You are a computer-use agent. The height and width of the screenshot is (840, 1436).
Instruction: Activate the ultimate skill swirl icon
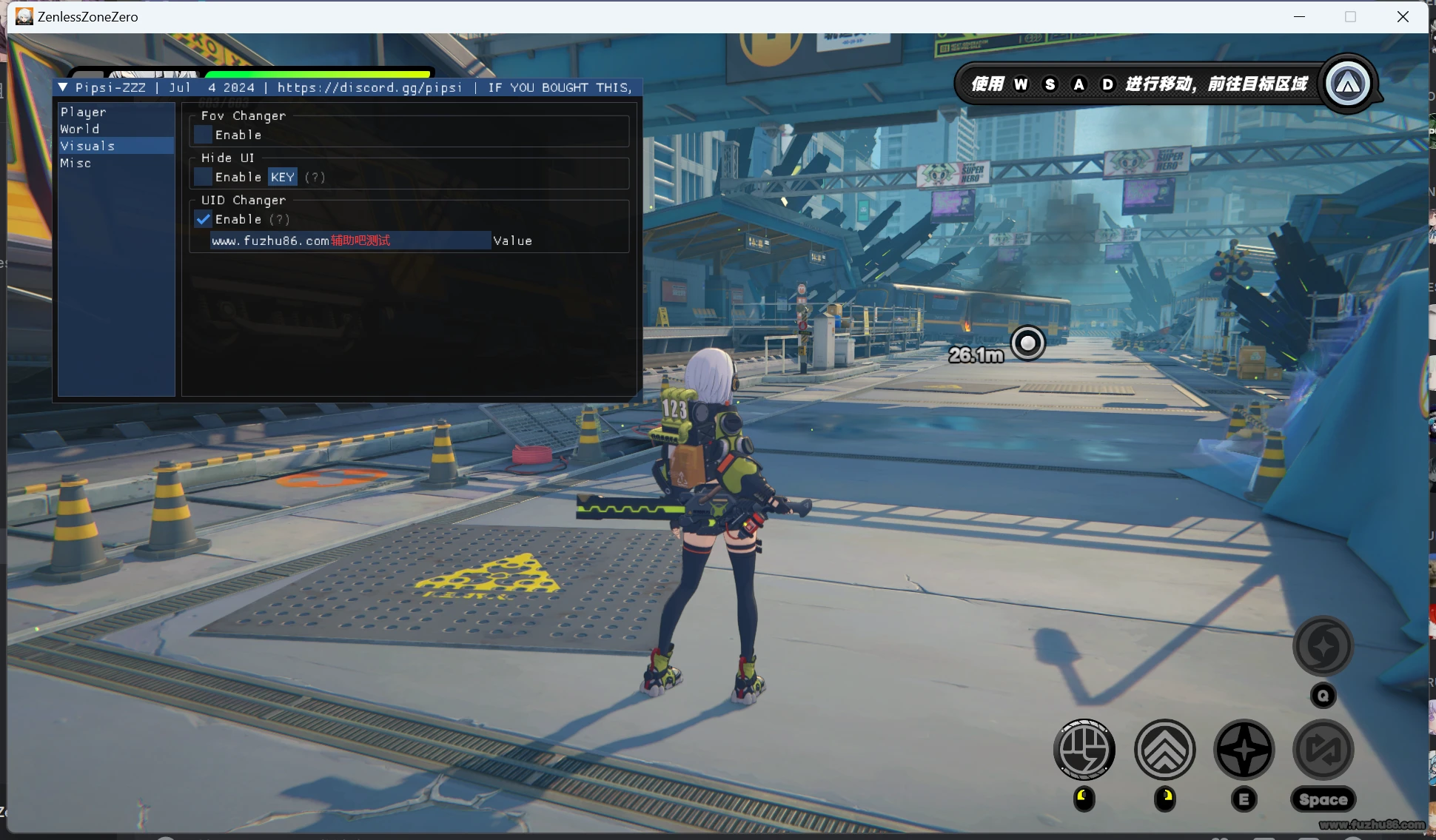point(1323,646)
